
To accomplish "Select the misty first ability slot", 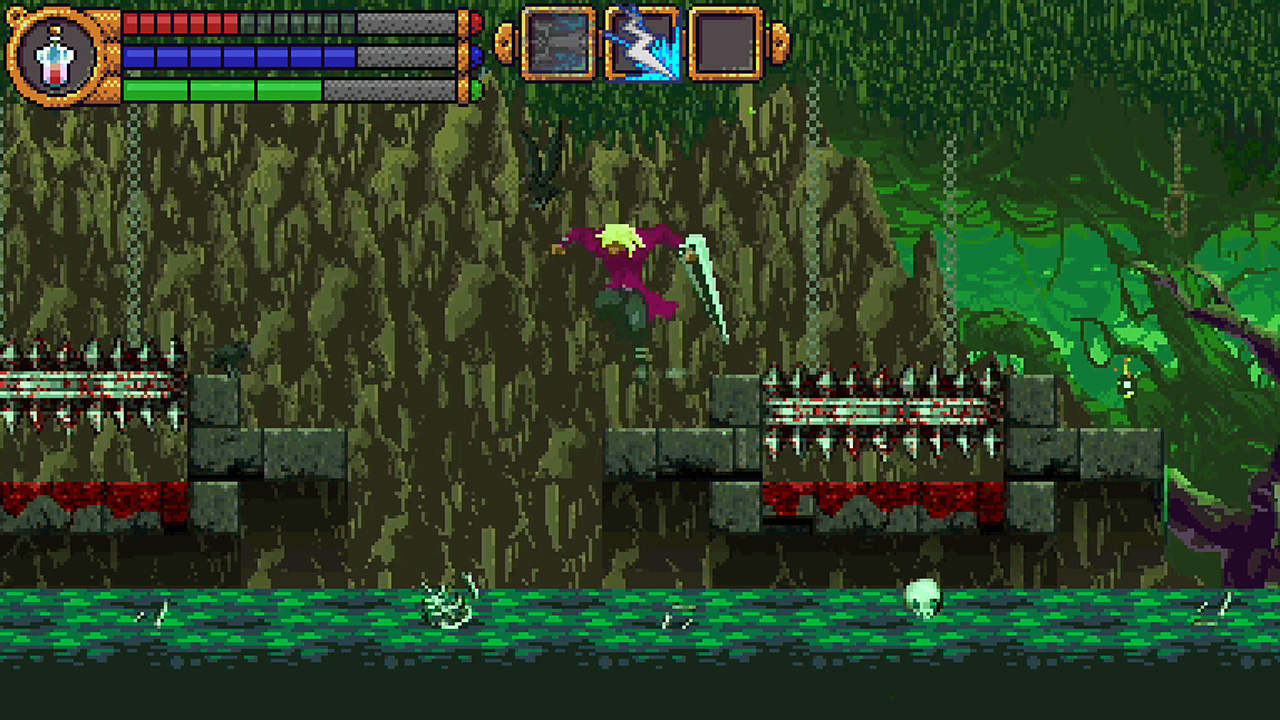I will tap(560, 42).
